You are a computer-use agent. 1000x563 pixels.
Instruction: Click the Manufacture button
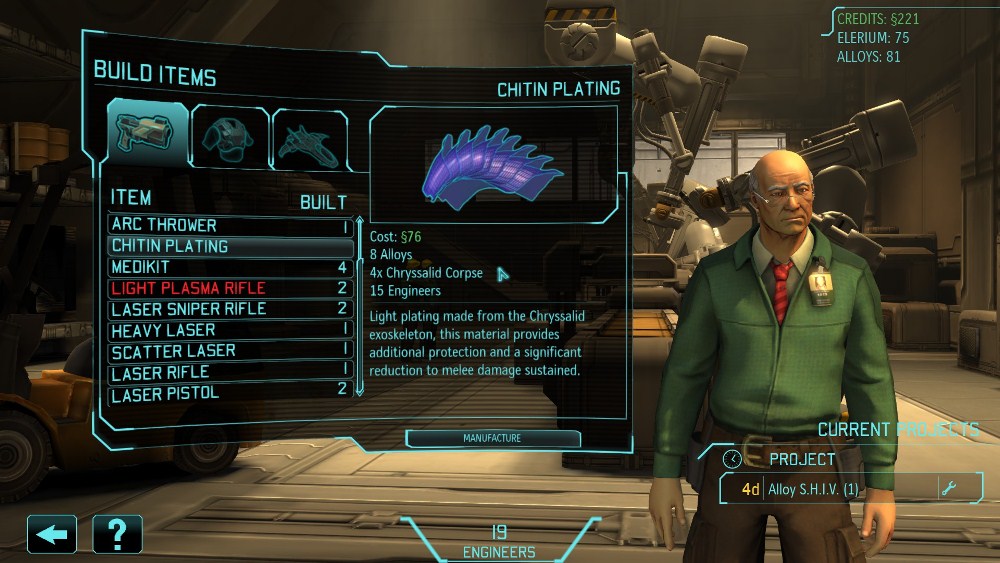[492, 438]
